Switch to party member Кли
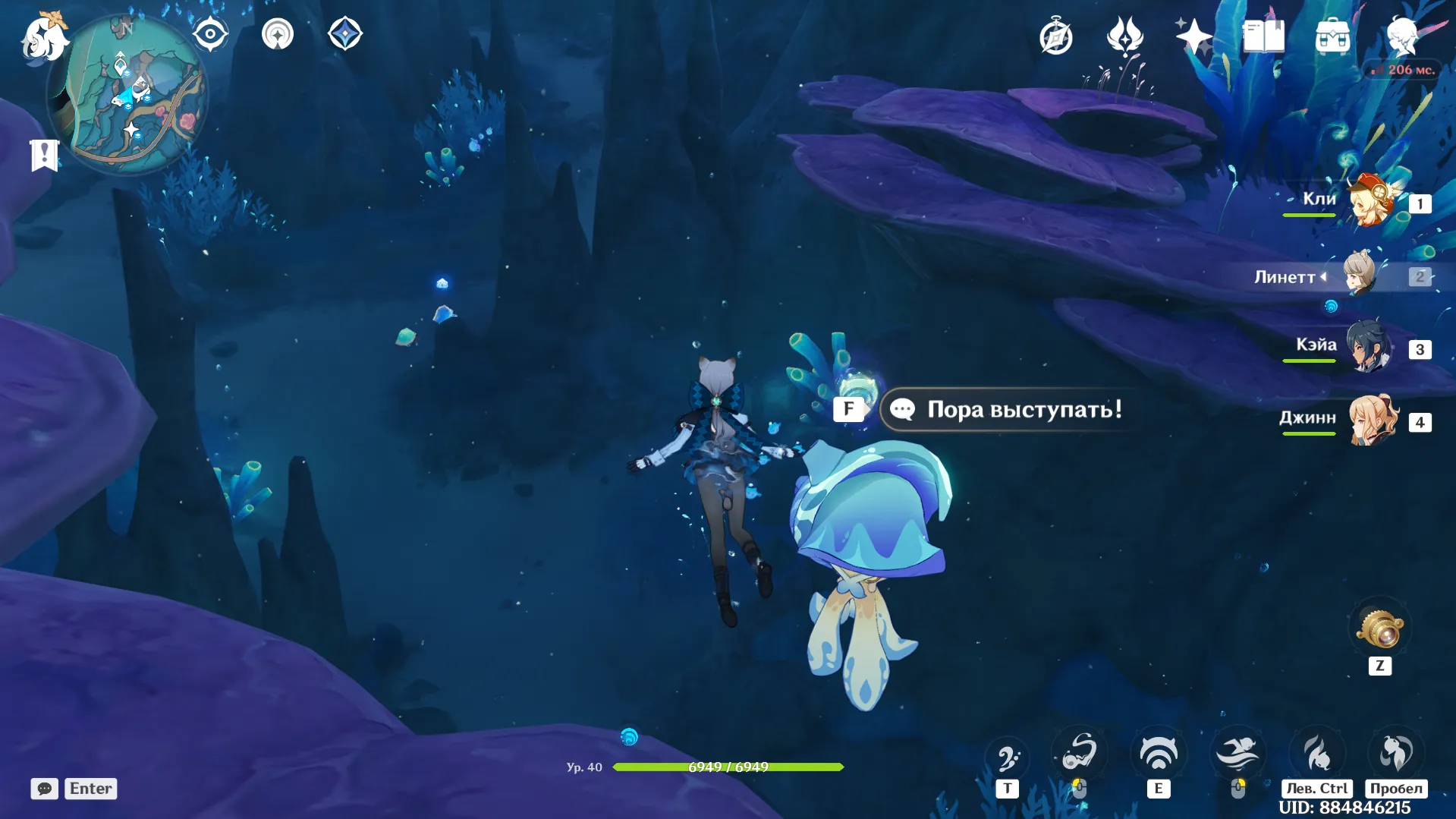This screenshot has height=819, width=1456. click(x=1370, y=202)
